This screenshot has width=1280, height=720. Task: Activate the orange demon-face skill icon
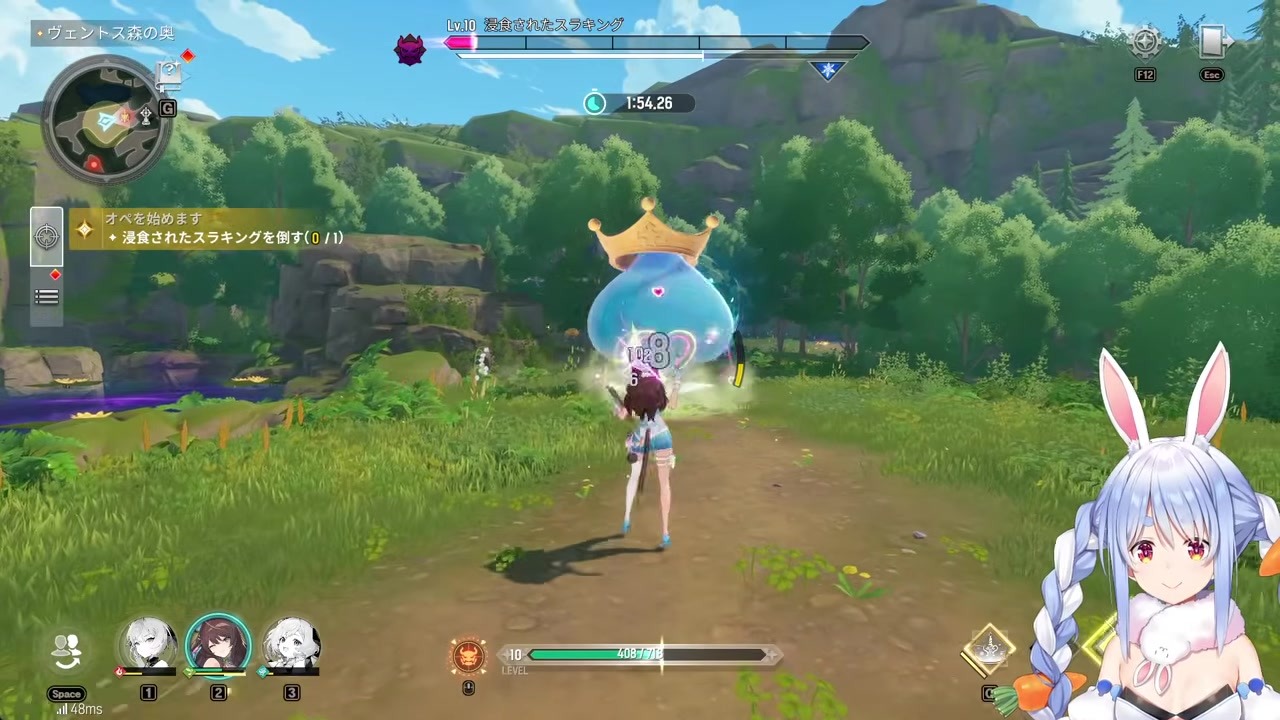[x=468, y=656]
